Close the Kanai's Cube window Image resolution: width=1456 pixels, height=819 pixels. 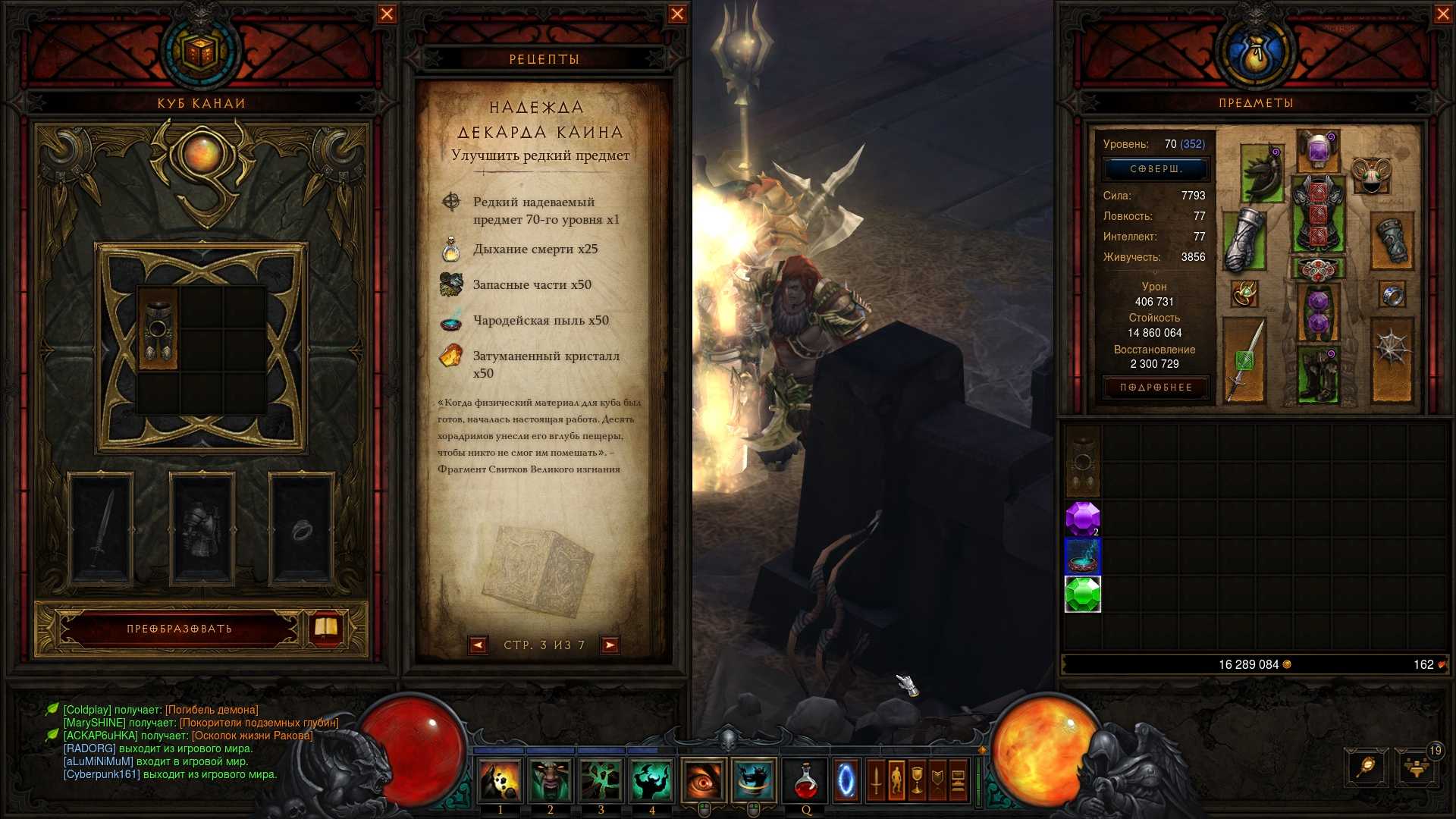387,14
